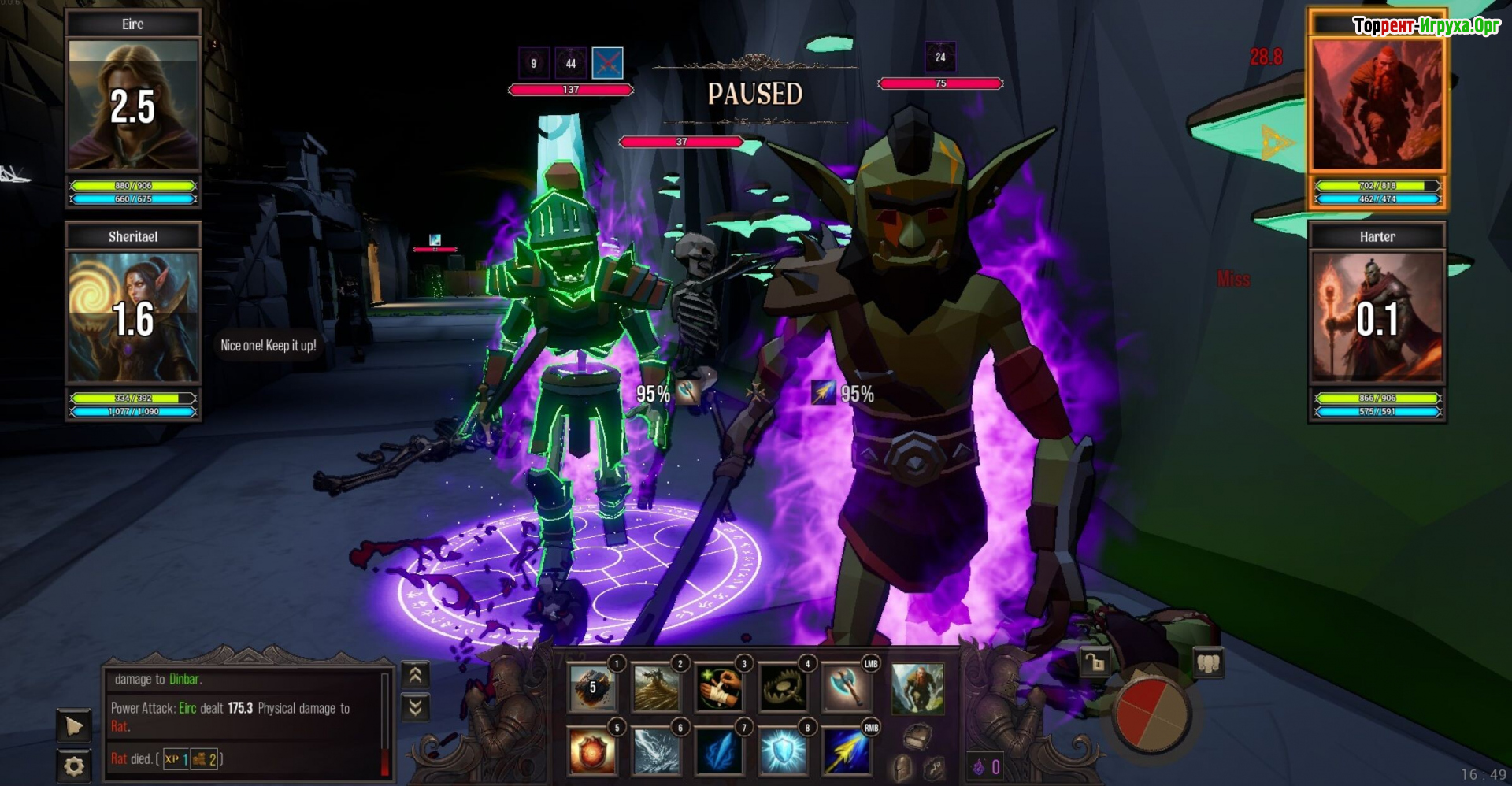This screenshot has height=786, width=1512.
Task: Click the arrow cursor button beside the log
Action: pos(74,725)
